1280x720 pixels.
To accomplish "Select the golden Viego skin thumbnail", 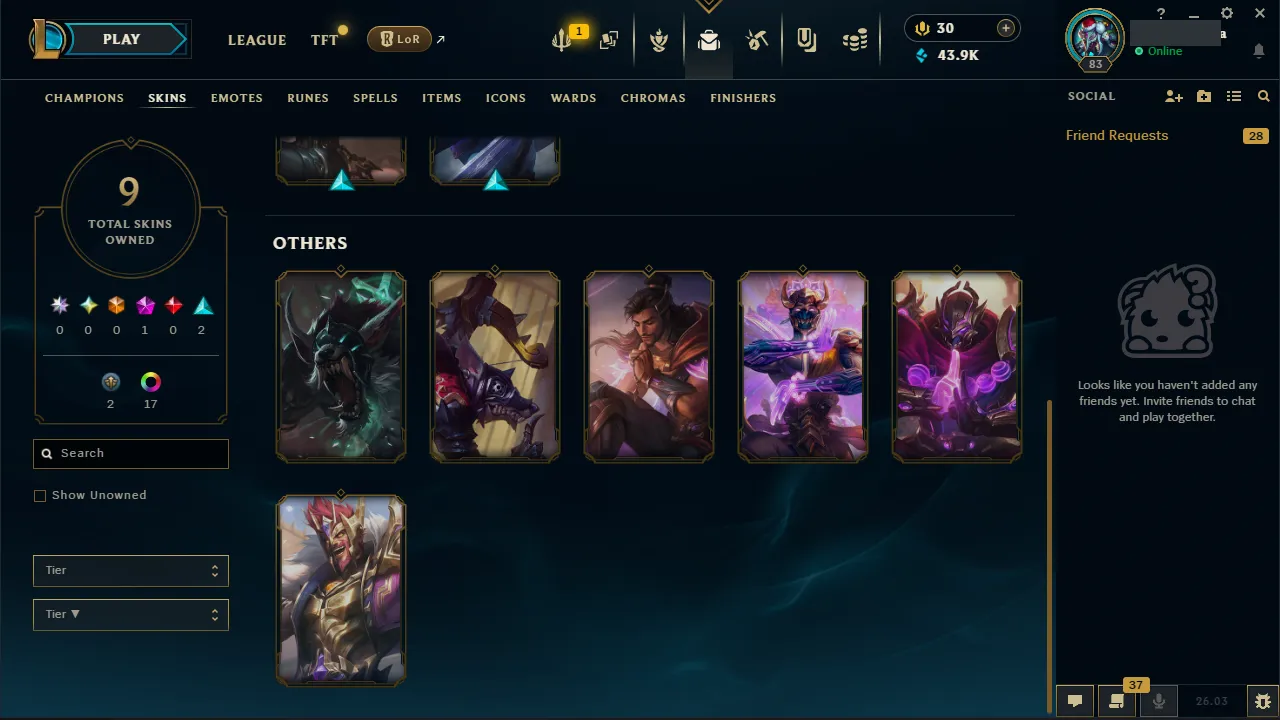I will (x=341, y=590).
